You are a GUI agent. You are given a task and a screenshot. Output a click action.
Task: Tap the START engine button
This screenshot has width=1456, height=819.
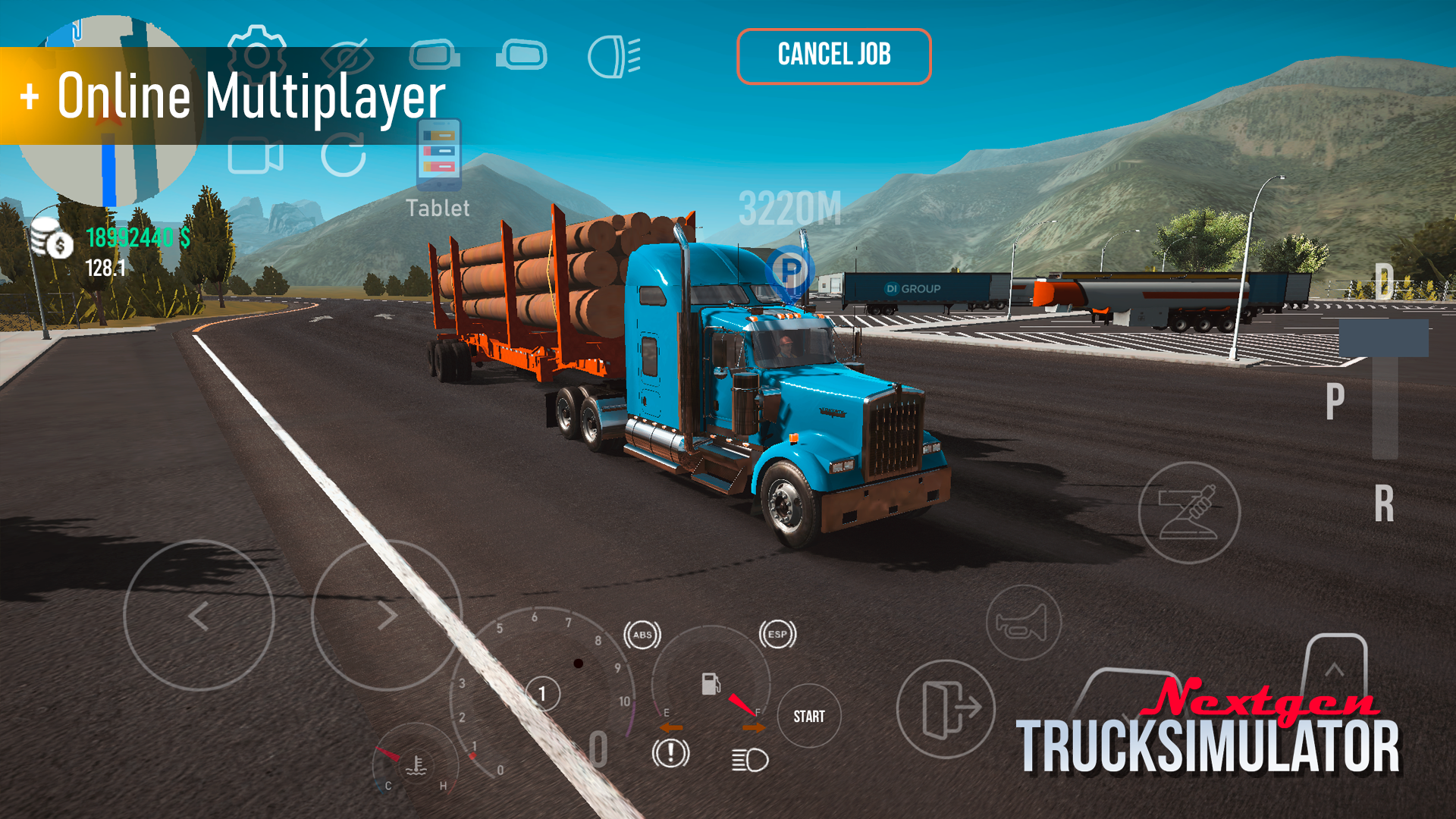[808, 717]
